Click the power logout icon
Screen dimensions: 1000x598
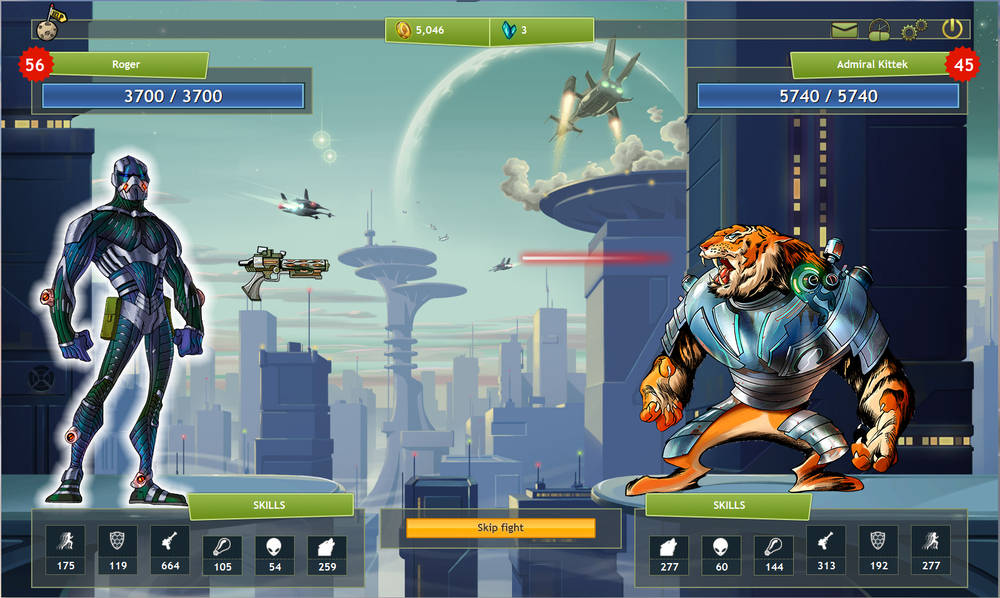[952, 29]
